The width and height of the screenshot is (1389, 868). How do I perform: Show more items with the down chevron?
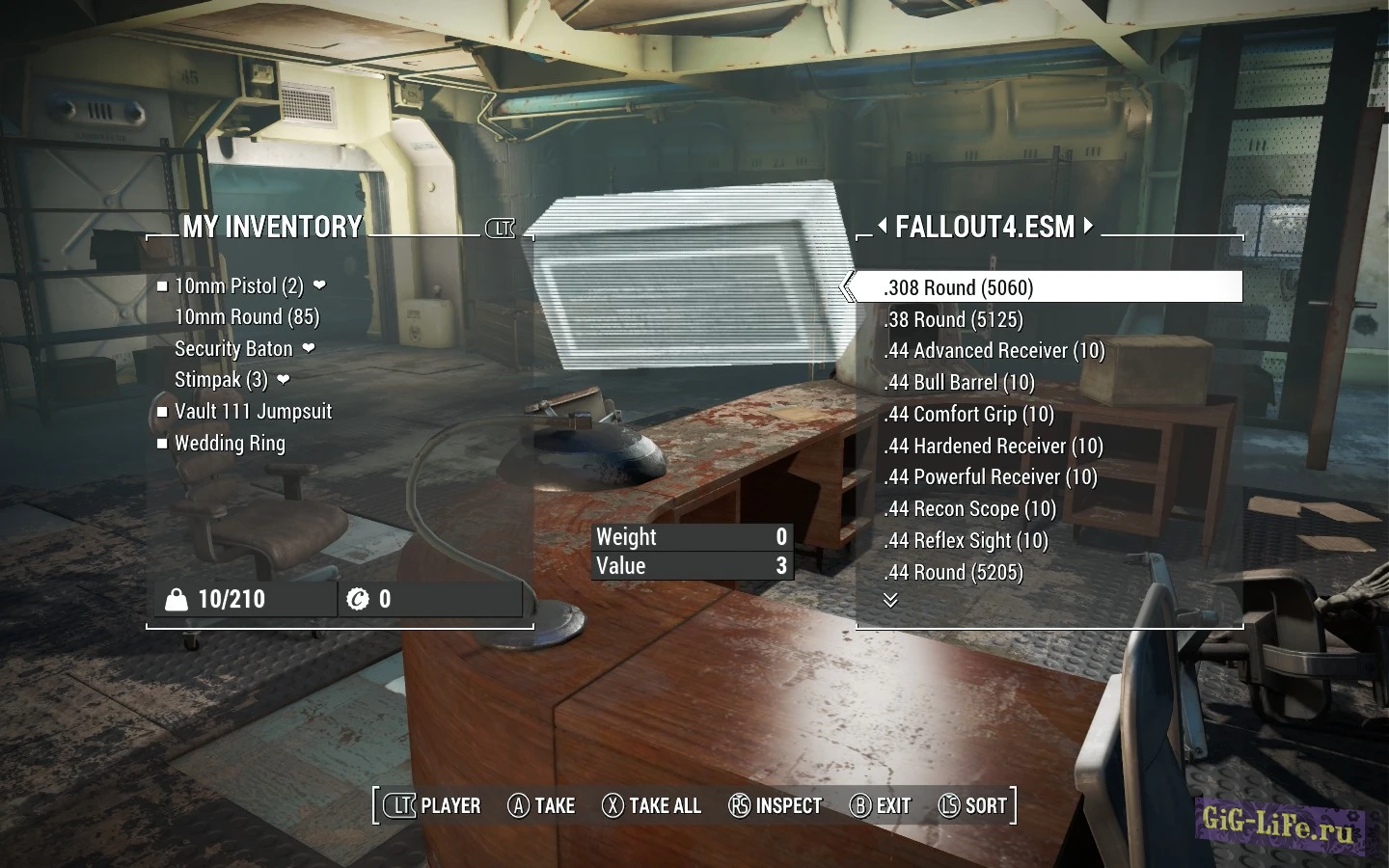(890, 600)
